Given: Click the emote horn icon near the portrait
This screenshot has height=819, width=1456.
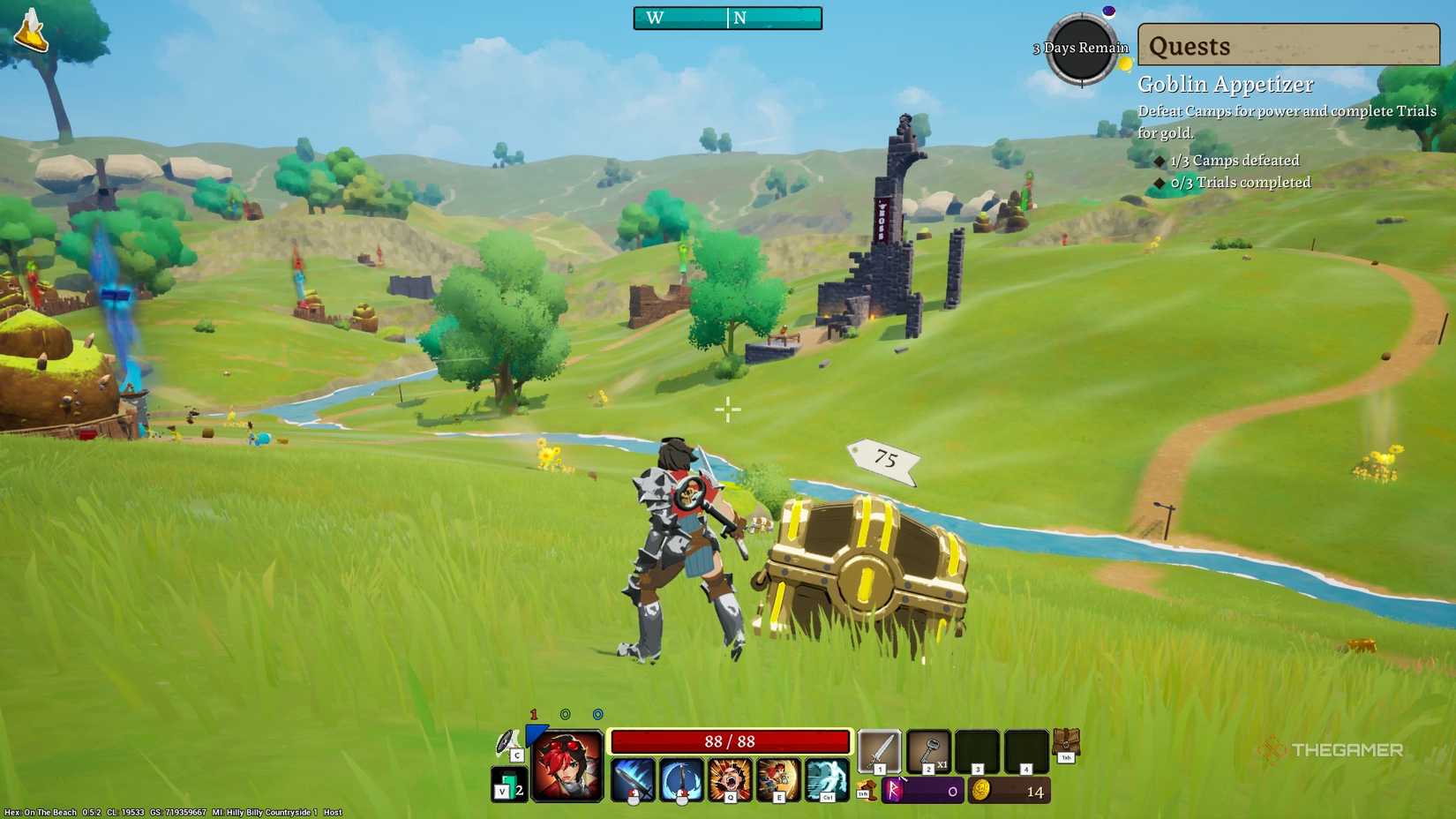Looking at the screenshot, I should pos(507,740).
